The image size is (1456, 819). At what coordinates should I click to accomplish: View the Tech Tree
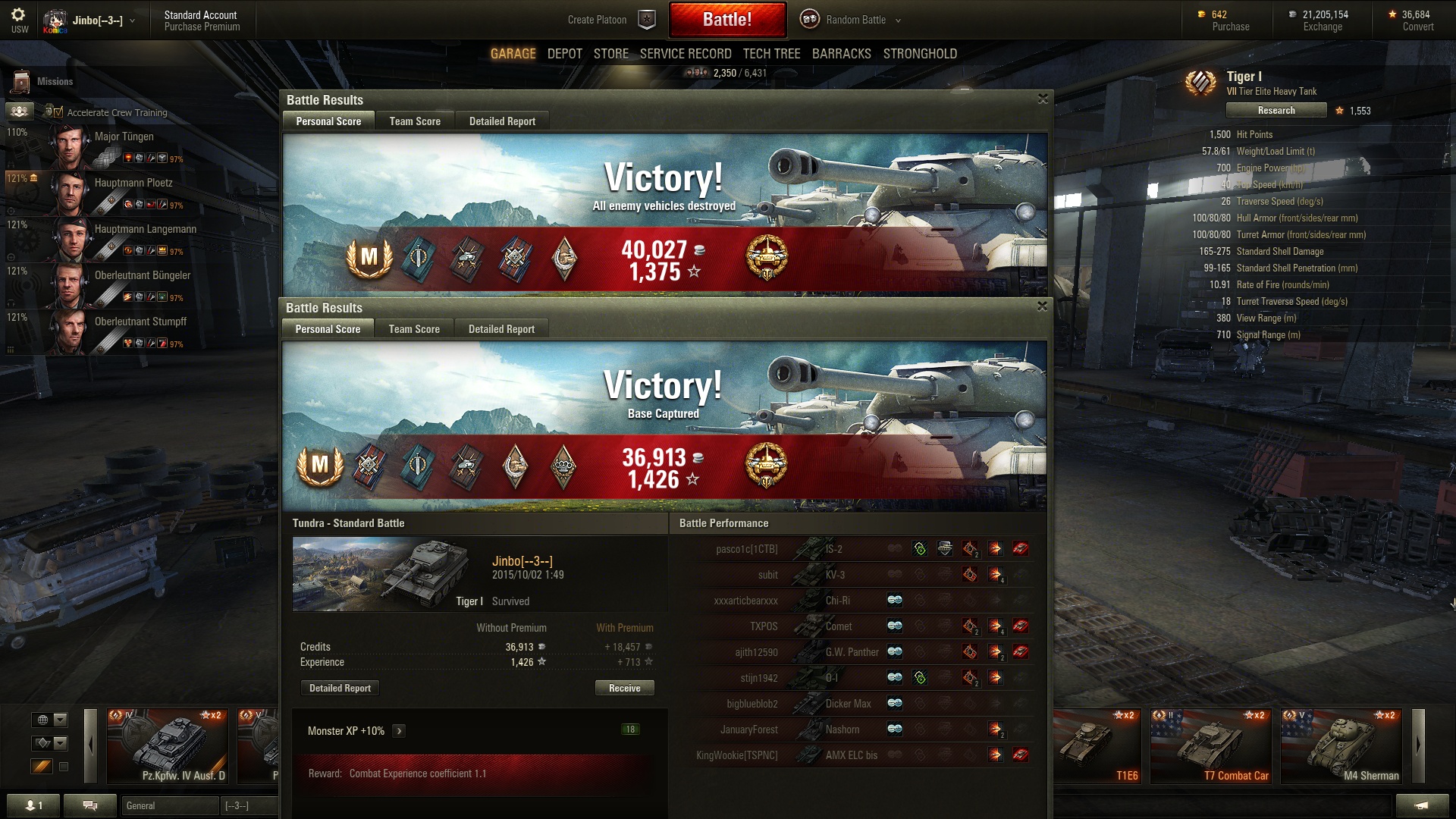coord(771,54)
